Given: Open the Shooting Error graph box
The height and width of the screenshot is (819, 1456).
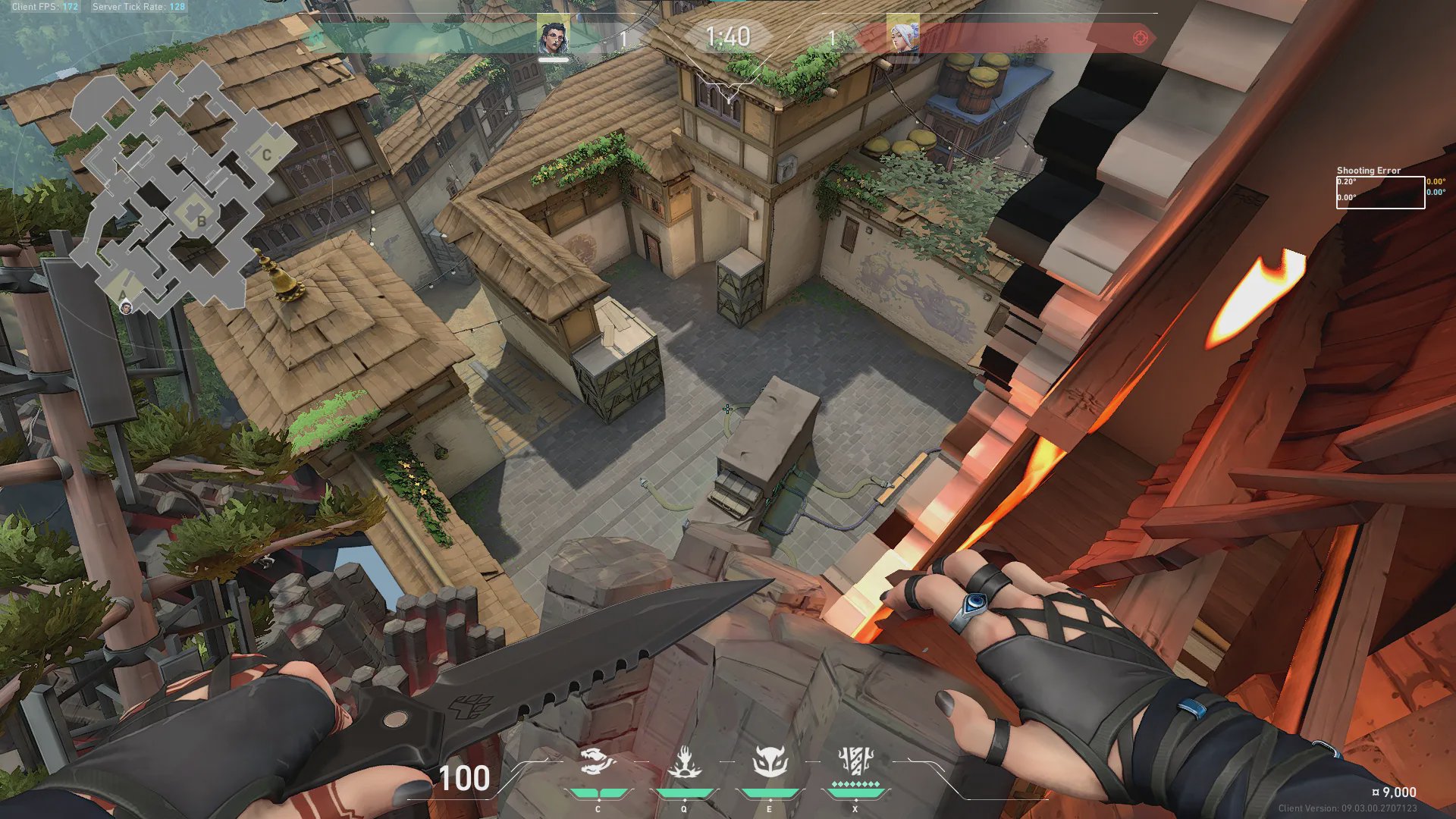Looking at the screenshot, I should coord(1379,193).
